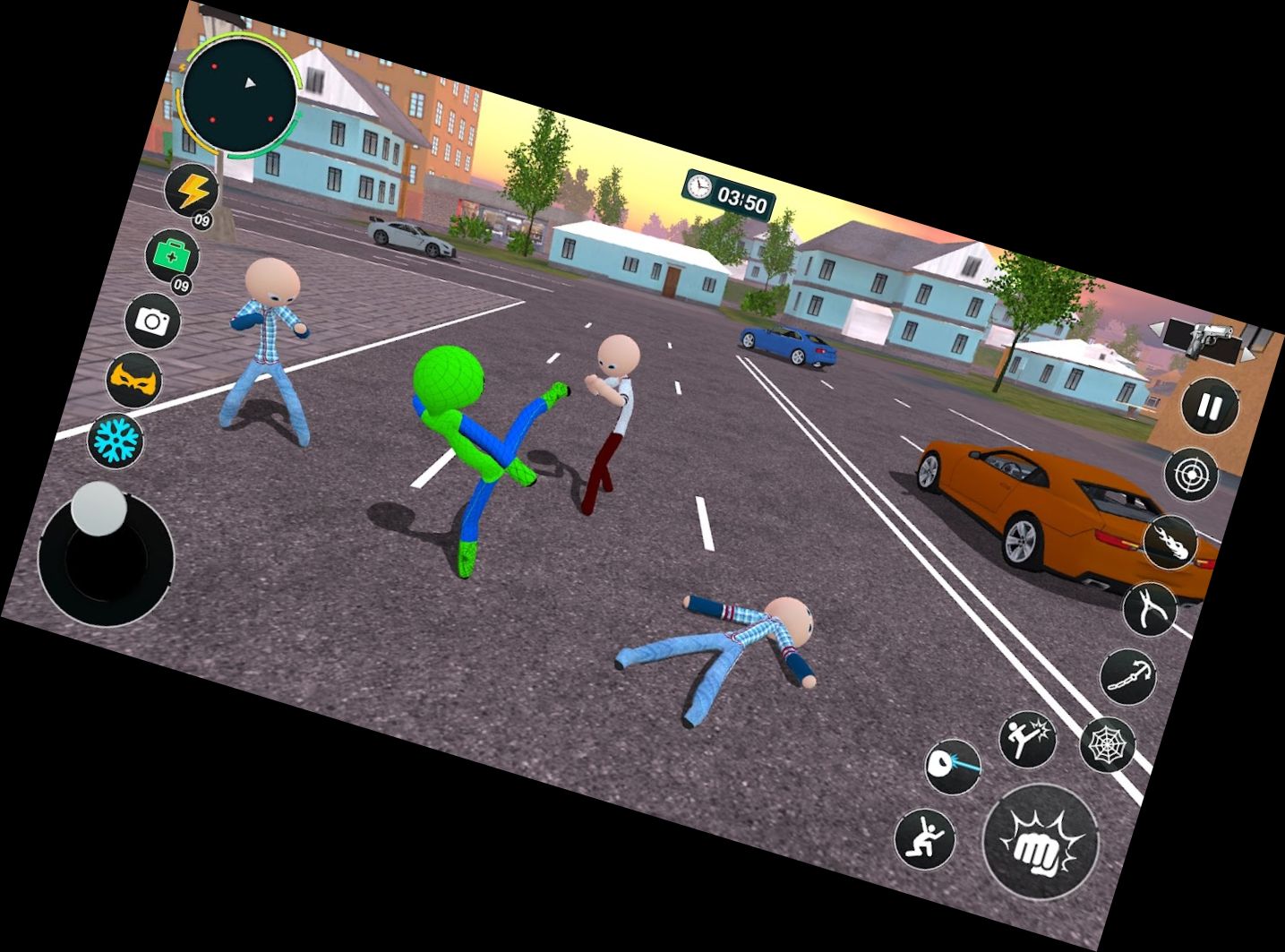Toggle the crosshair aim button
1285x952 pixels.
[x=1191, y=475]
